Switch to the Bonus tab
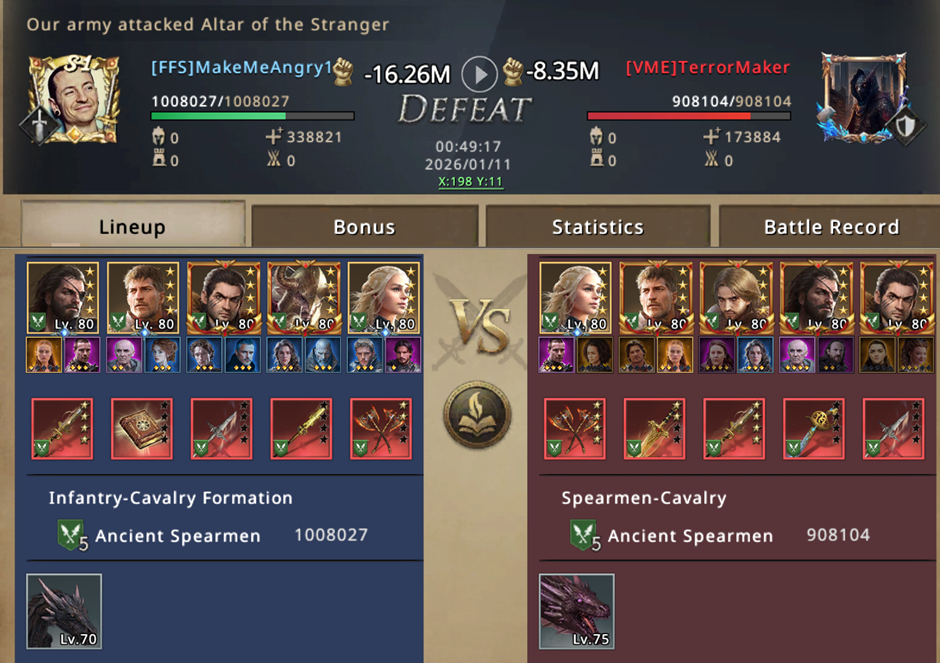This screenshot has width=940, height=663. click(364, 227)
